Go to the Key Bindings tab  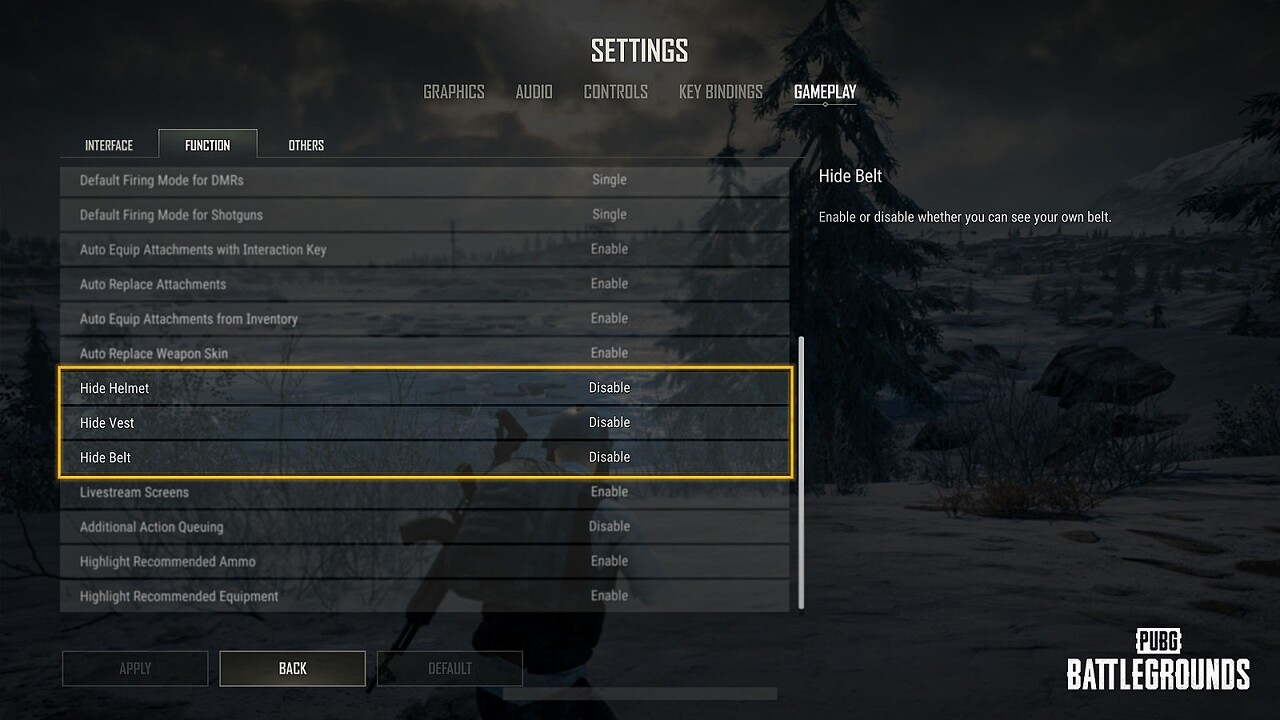[720, 92]
